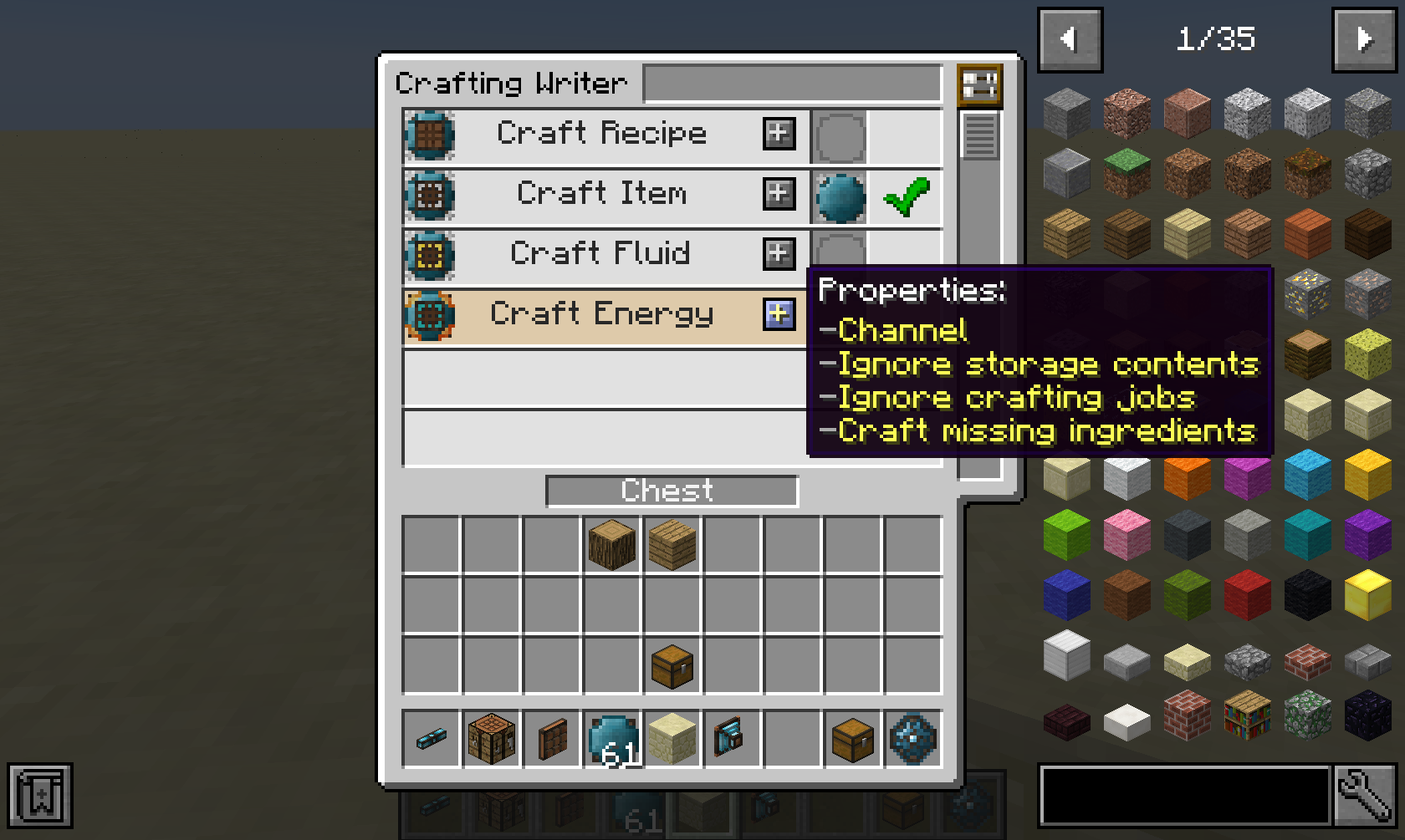Select the Craft Energy aspect icon
Viewport: 1405px width, 840px height.
[429, 314]
